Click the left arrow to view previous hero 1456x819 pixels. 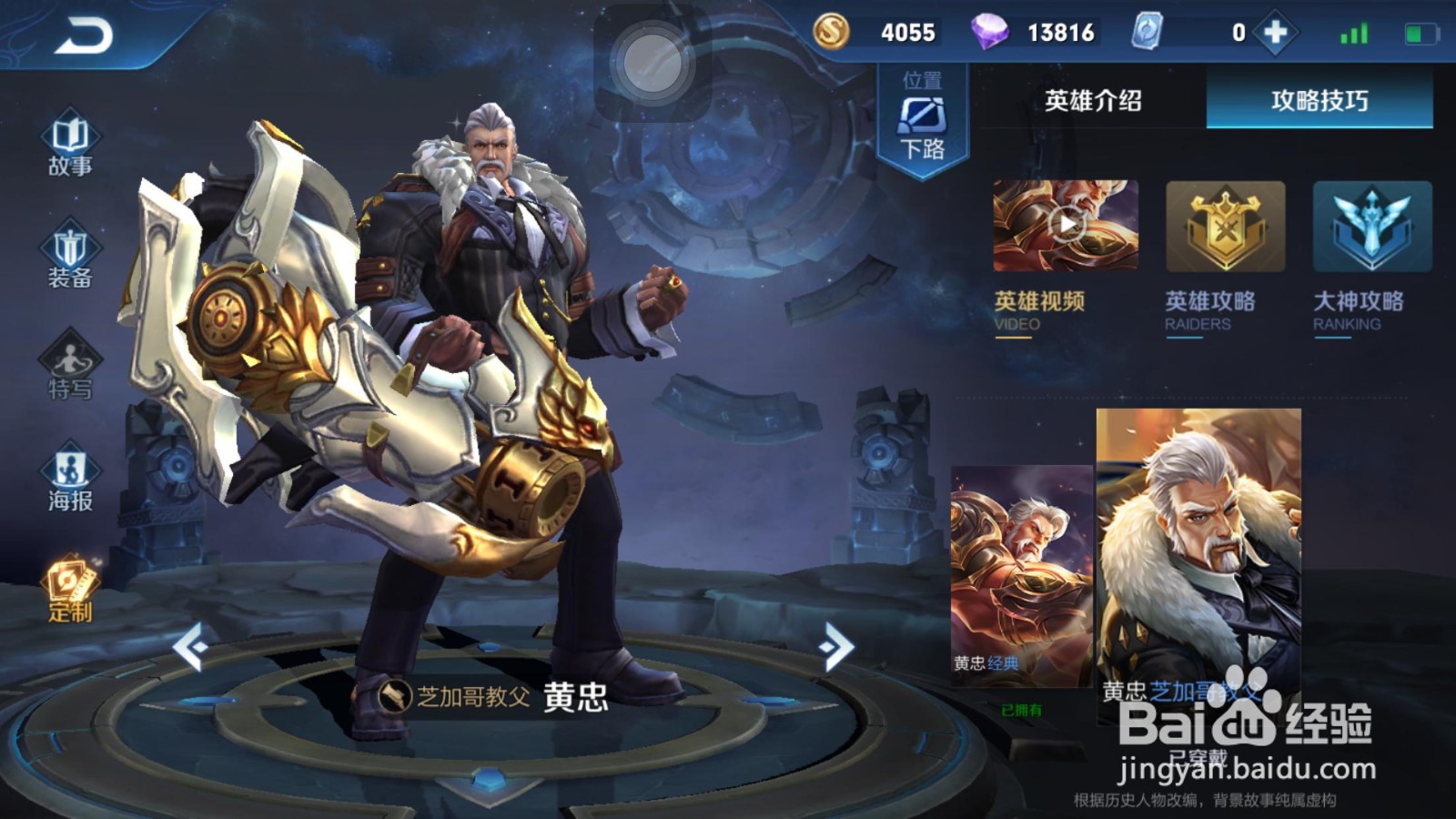[x=191, y=646]
